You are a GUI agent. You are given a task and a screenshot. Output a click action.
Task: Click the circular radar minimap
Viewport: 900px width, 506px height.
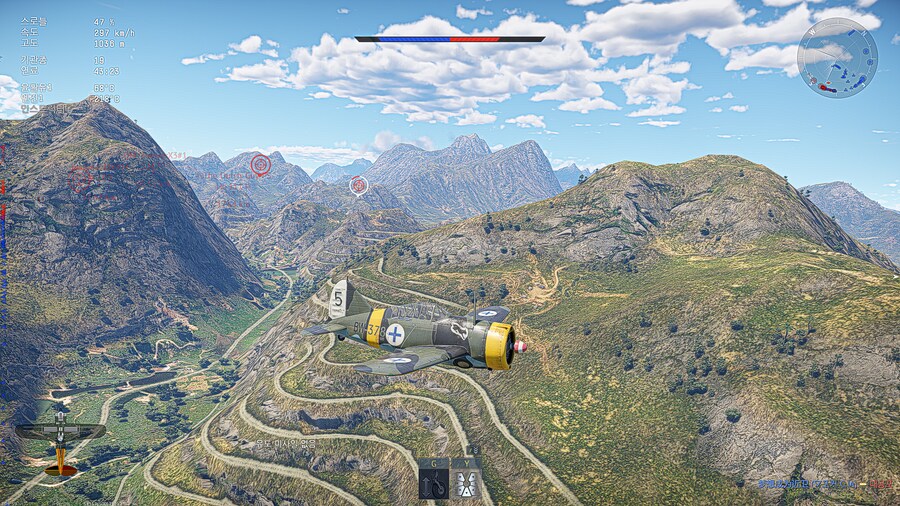pos(837,57)
